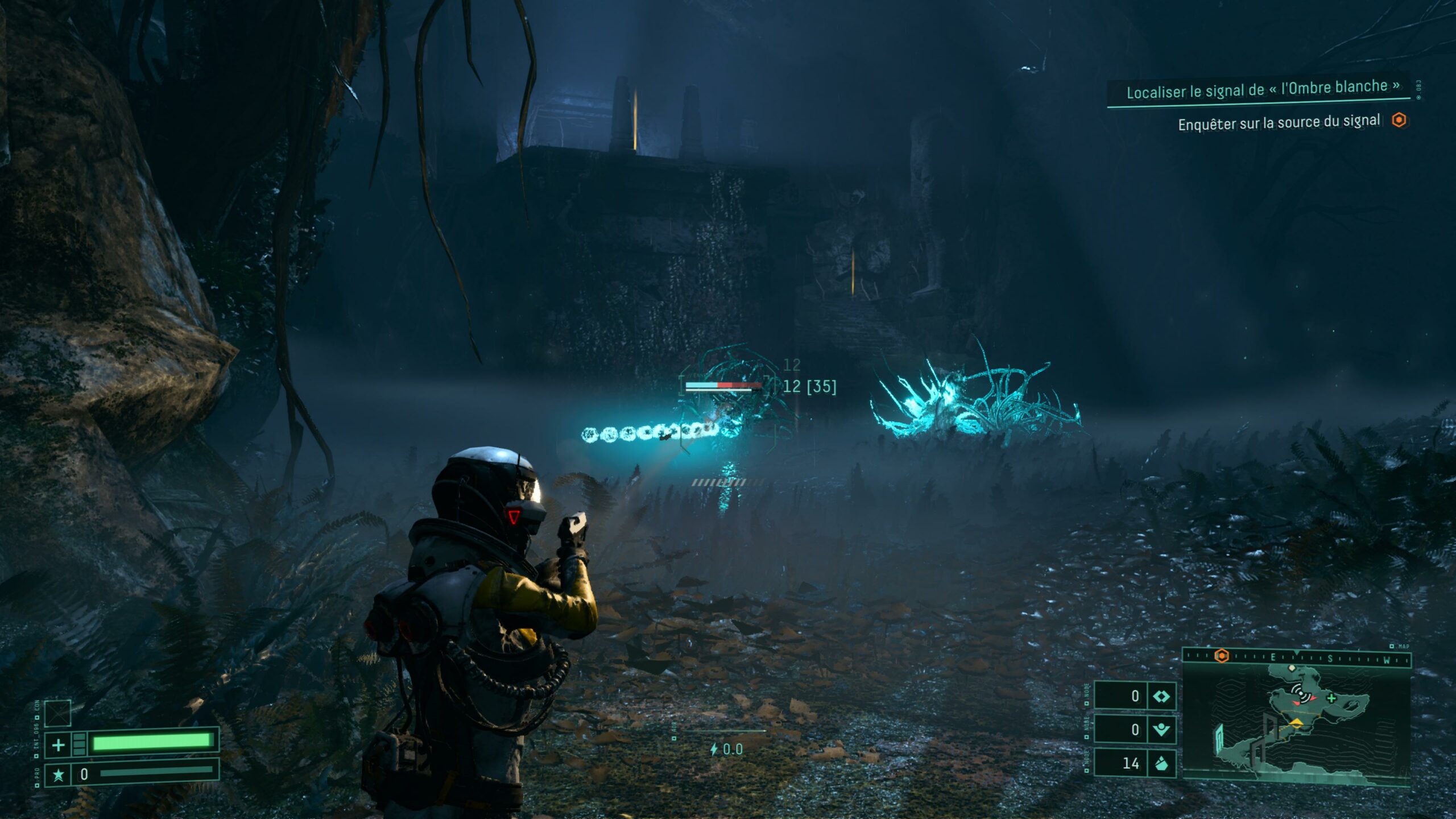Image resolution: width=1456 pixels, height=819 pixels.
Task: Click the green plus marker on the minimap
Action: [1331, 698]
